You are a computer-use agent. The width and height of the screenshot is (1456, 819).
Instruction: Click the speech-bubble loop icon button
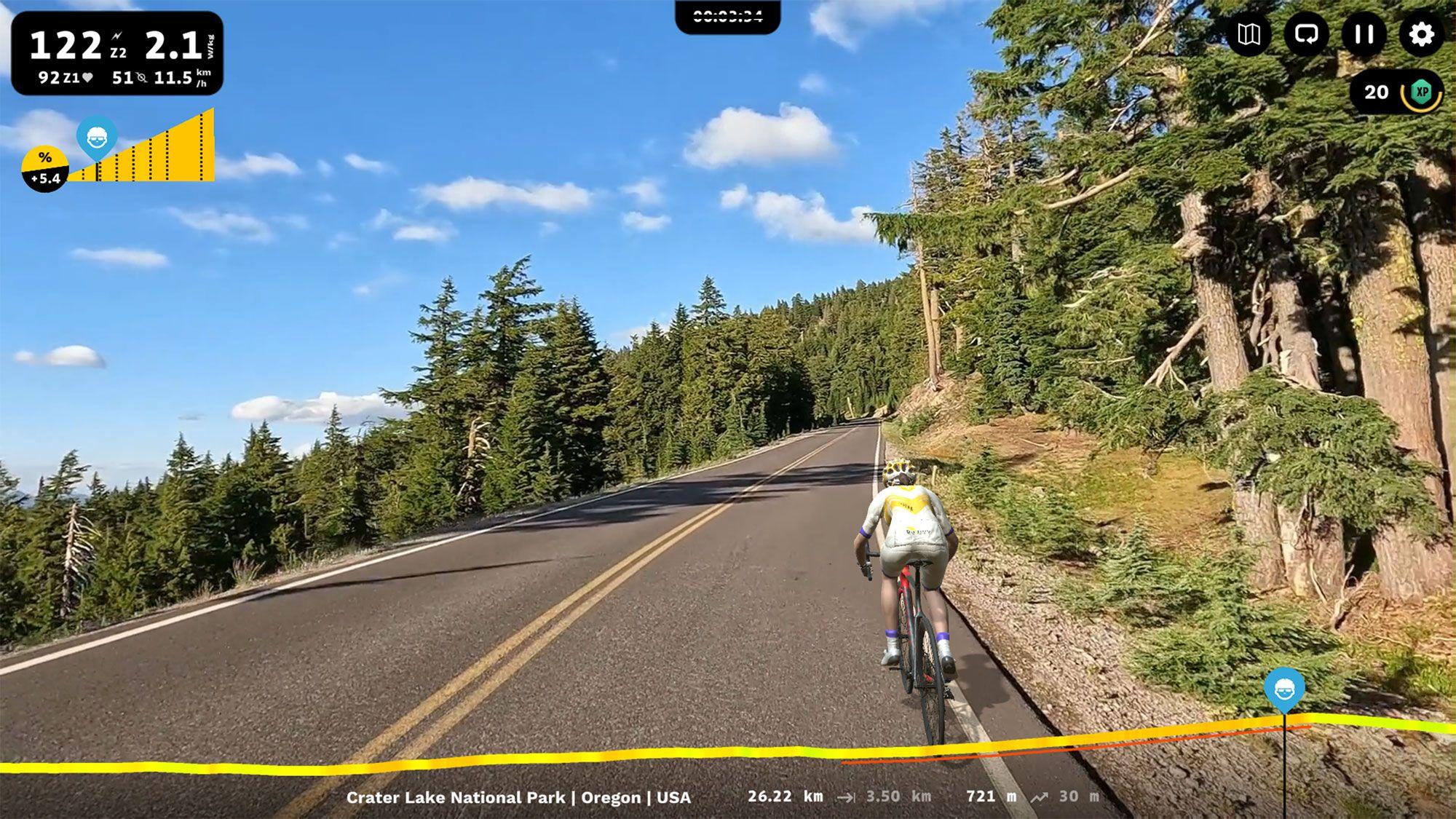point(1306,34)
